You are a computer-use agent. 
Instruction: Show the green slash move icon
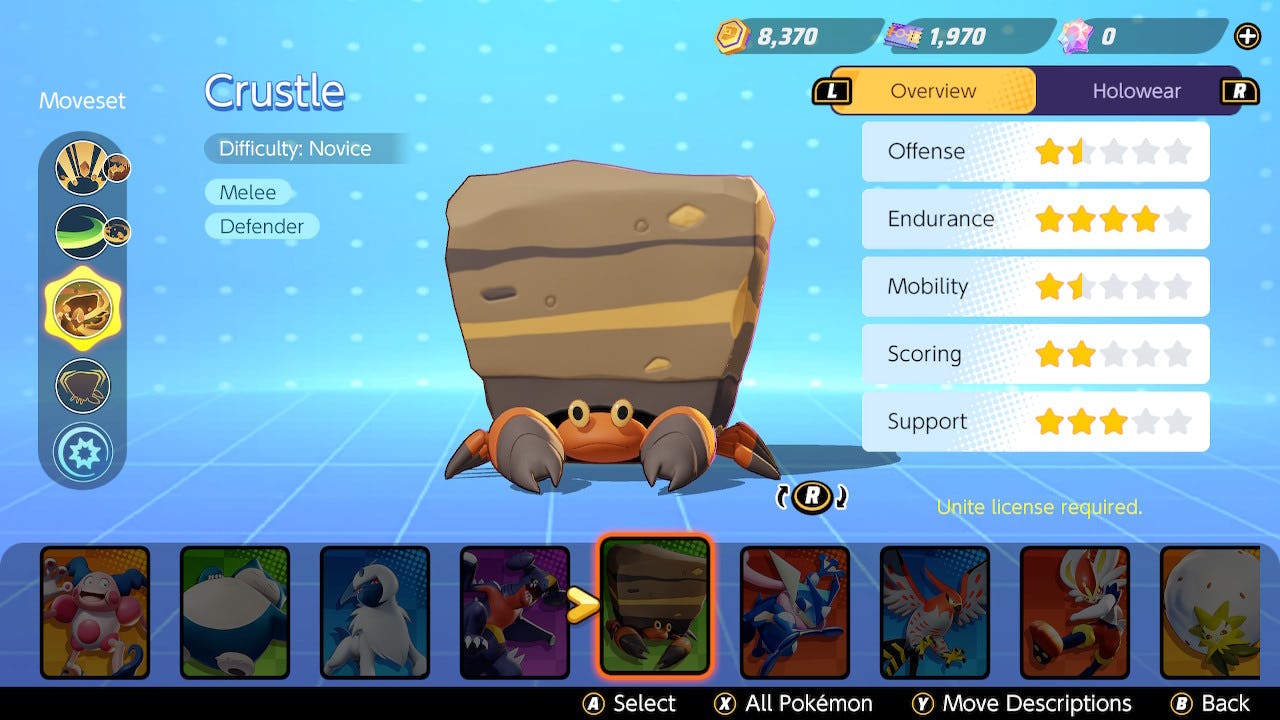(x=82, y=231)
